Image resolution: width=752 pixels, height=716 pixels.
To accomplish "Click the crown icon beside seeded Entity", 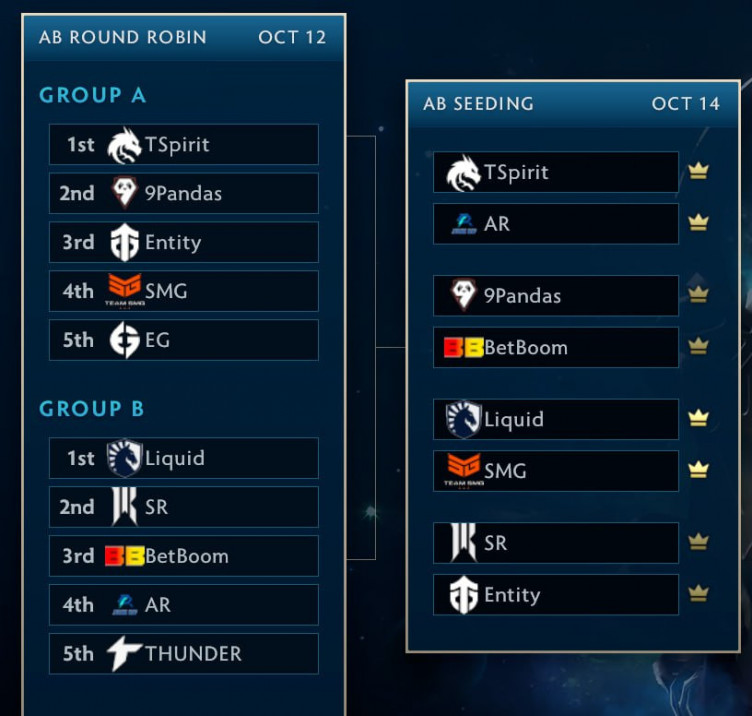I will (x=698, y=595).
